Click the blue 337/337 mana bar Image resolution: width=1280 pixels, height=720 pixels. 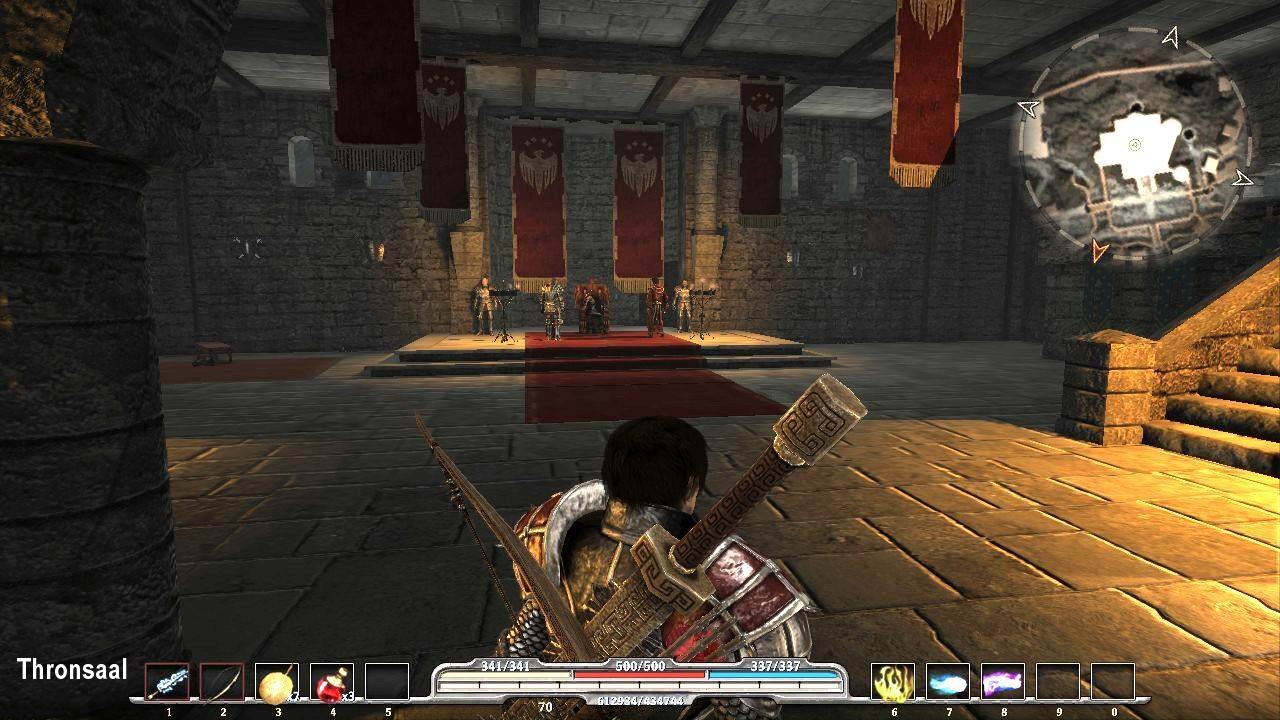point(775,675)
